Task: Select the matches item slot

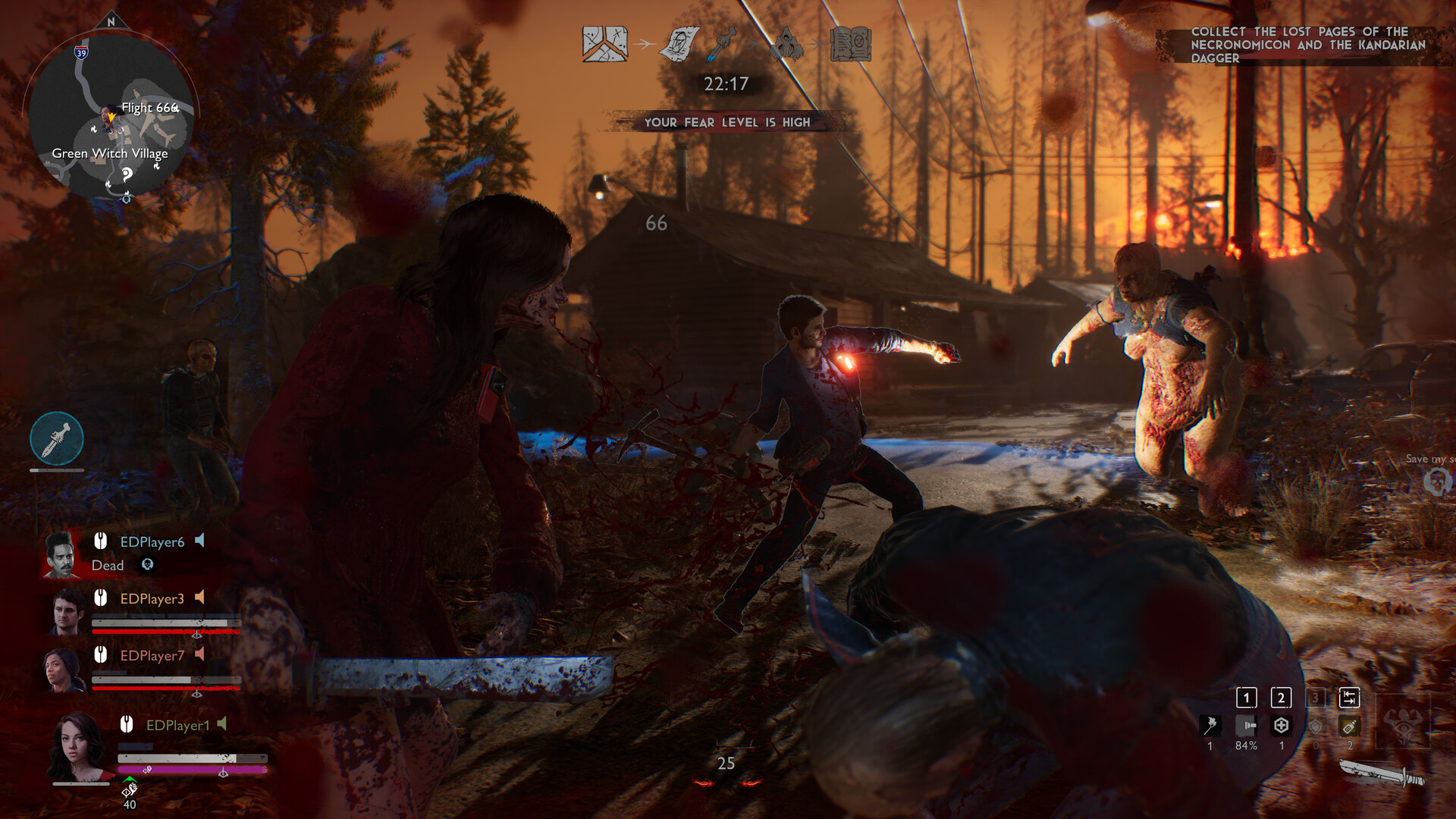Action: [1210, 726]
